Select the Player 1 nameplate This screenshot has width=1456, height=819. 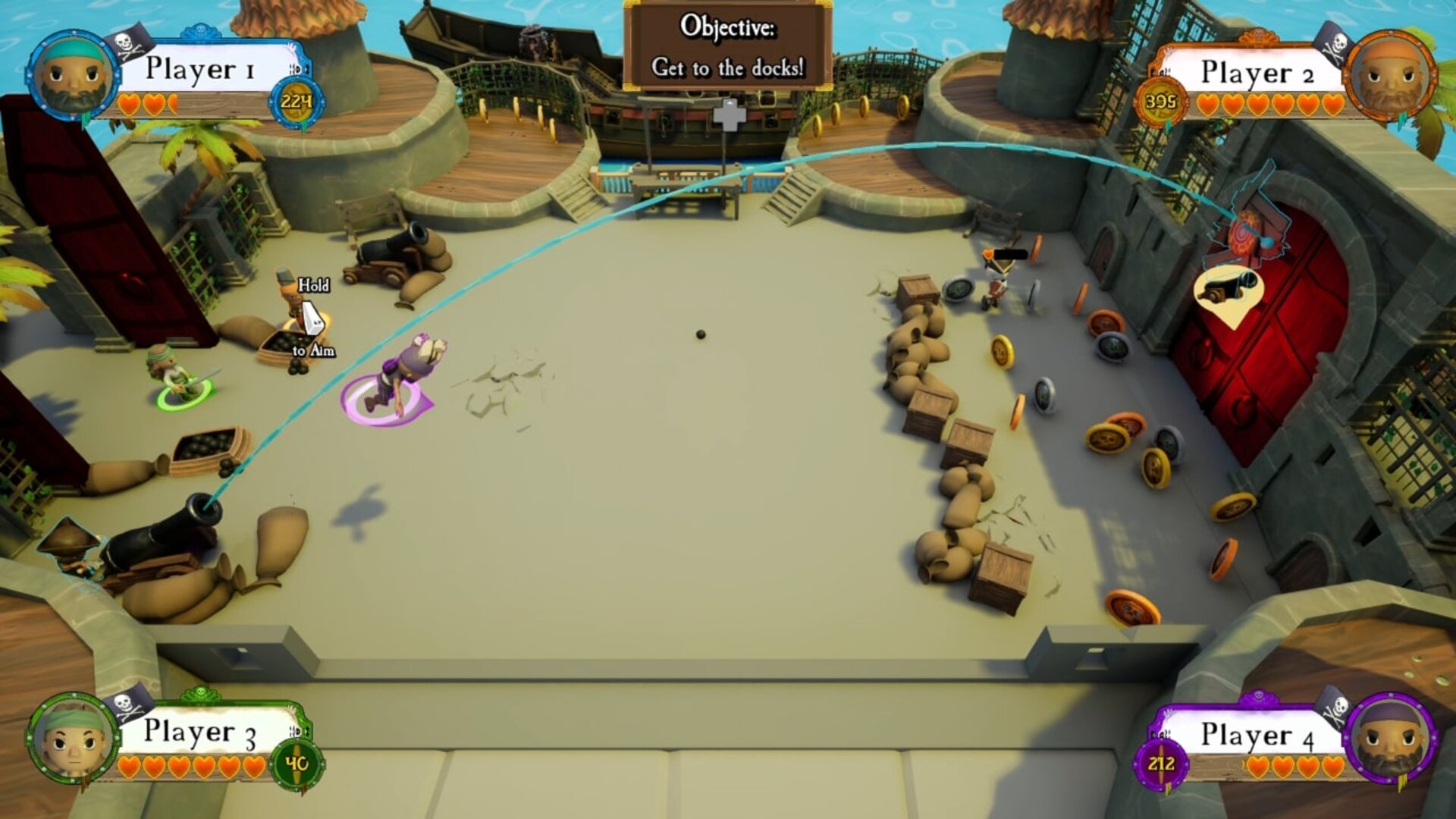201,70
